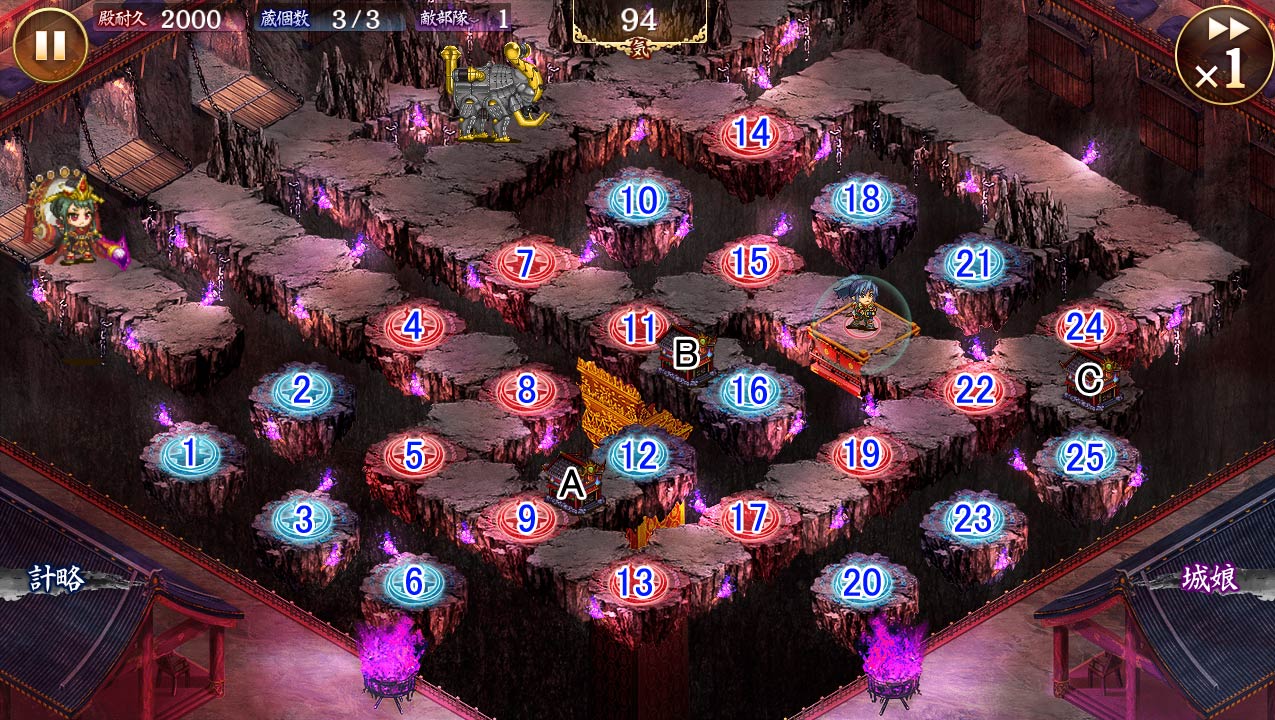This screenshot has width=1275, height=720.
Task: Pick deployment tile 13
Action: [x=637, y=582]
